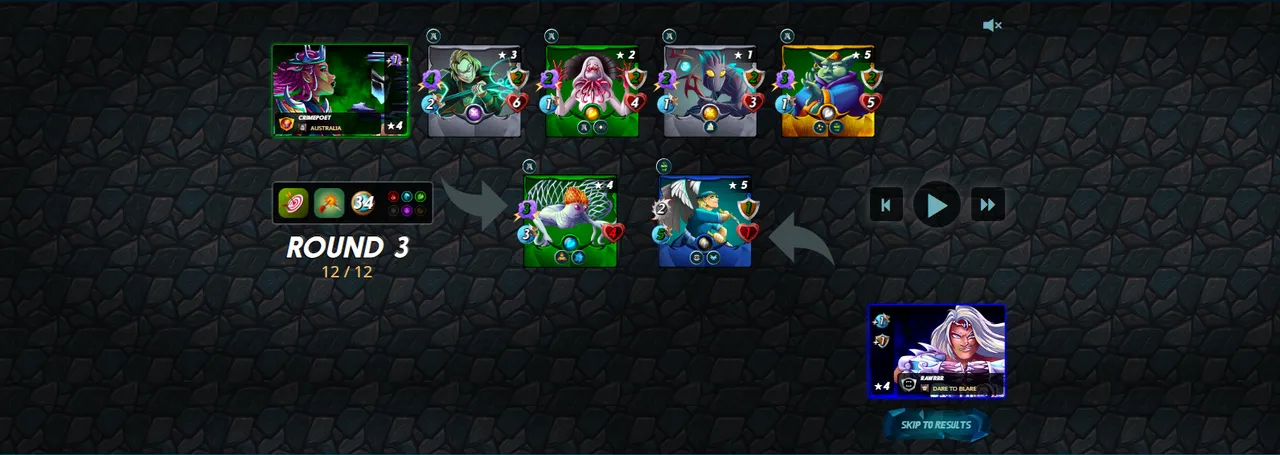Select the green-haired mage card with 6 health
Screen dimensions: 1280x455
tap(475, 90)
